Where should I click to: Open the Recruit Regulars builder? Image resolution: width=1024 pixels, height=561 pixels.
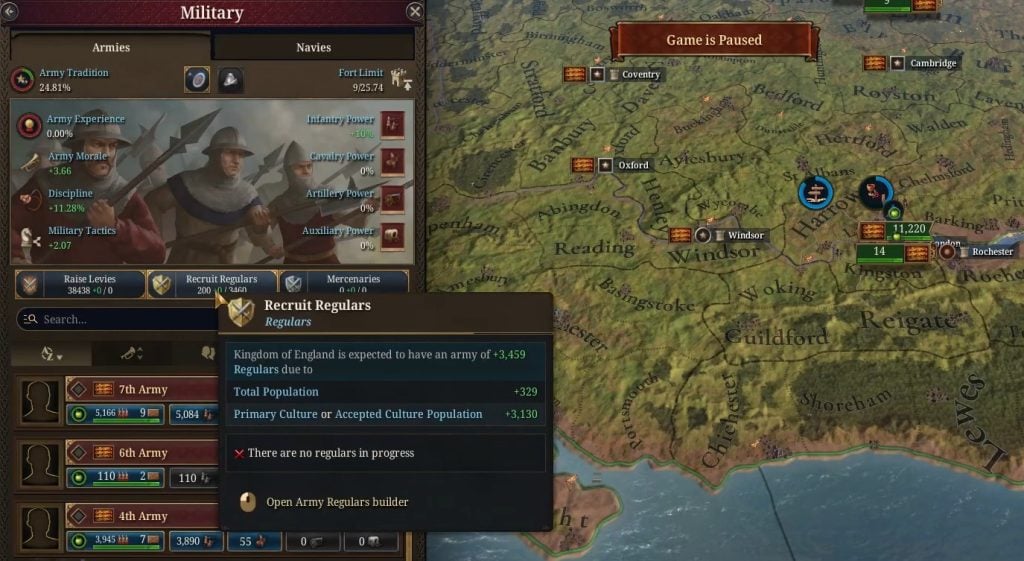(212, 284)
